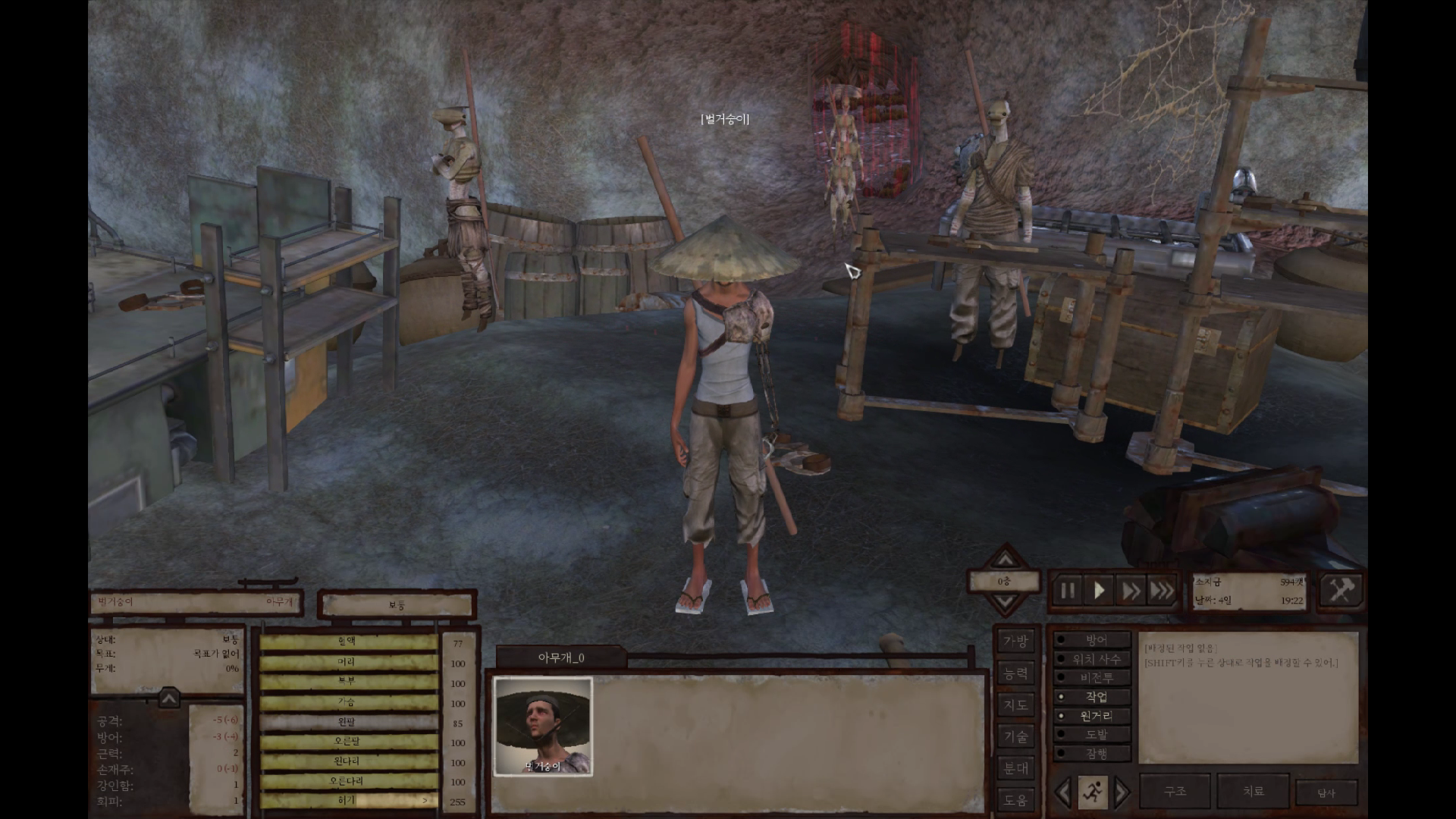Screen dimensions: 1456x819
Task: Open the build mode hammer button
Action: (x=1340, y=591)
